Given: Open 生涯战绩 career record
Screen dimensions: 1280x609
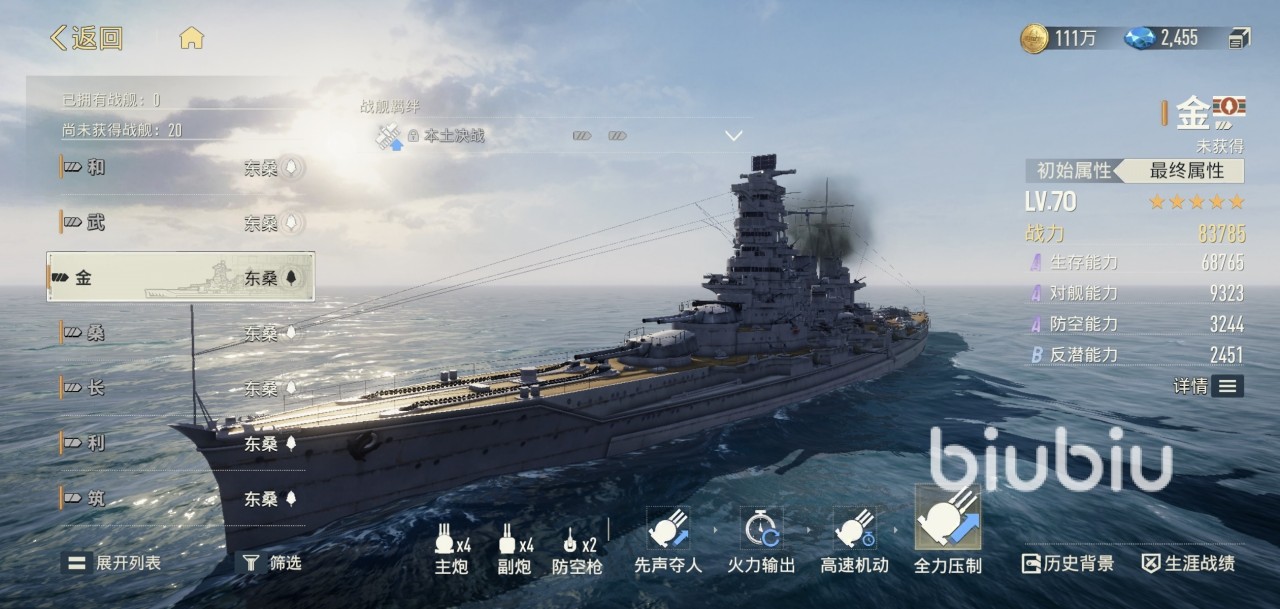Looking at the screenshot, I should pos(1188,564).
